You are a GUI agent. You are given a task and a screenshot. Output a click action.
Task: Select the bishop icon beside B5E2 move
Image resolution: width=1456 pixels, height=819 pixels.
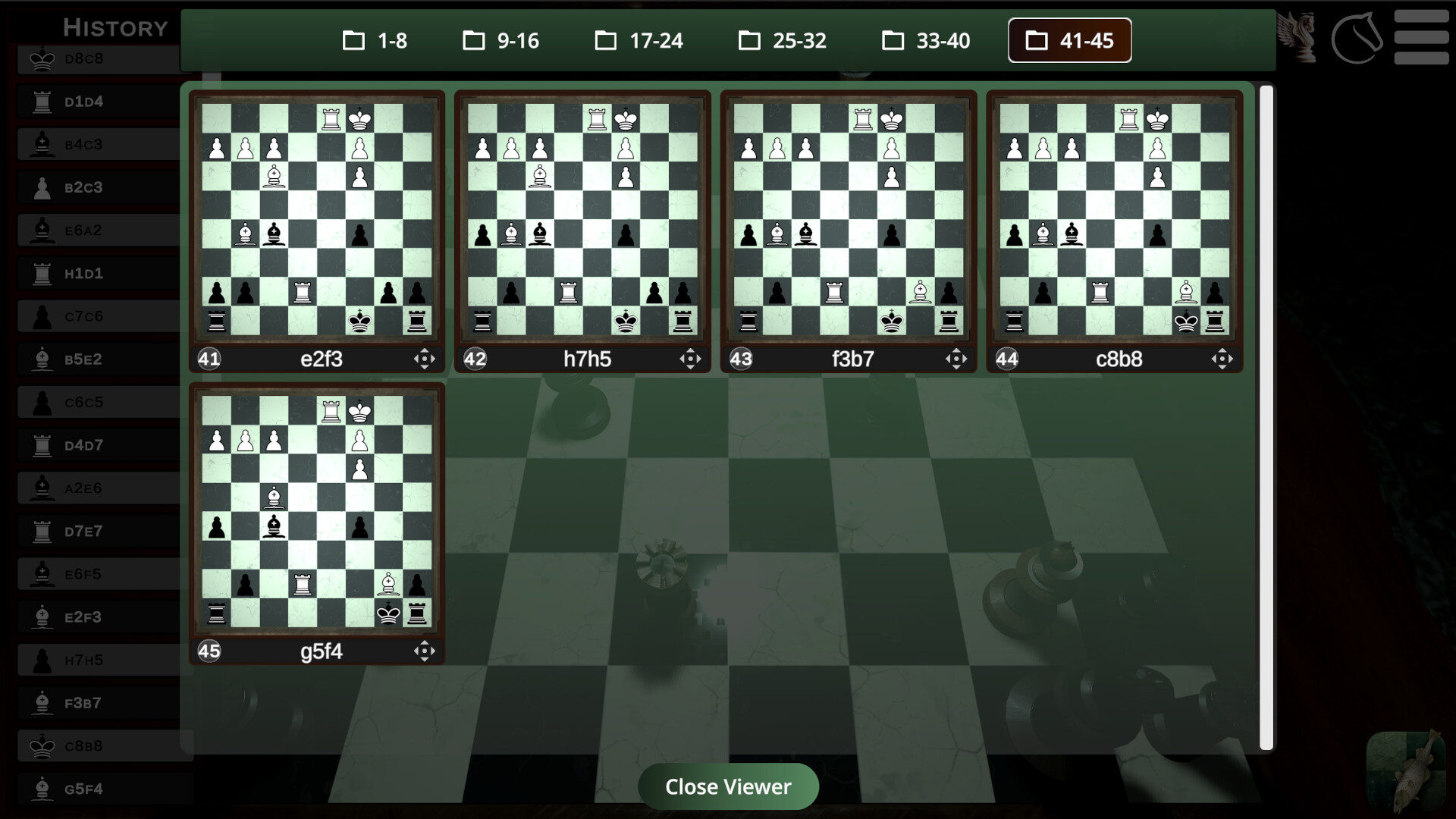(42, 359)
